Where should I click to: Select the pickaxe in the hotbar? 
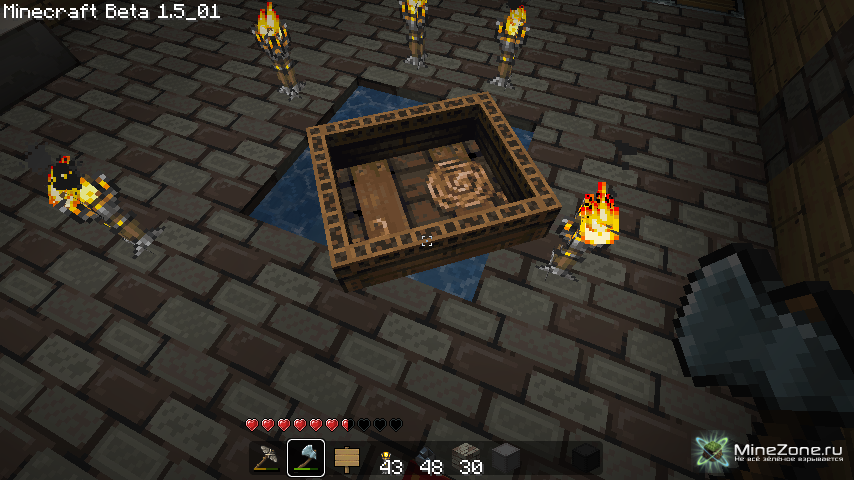266,458
